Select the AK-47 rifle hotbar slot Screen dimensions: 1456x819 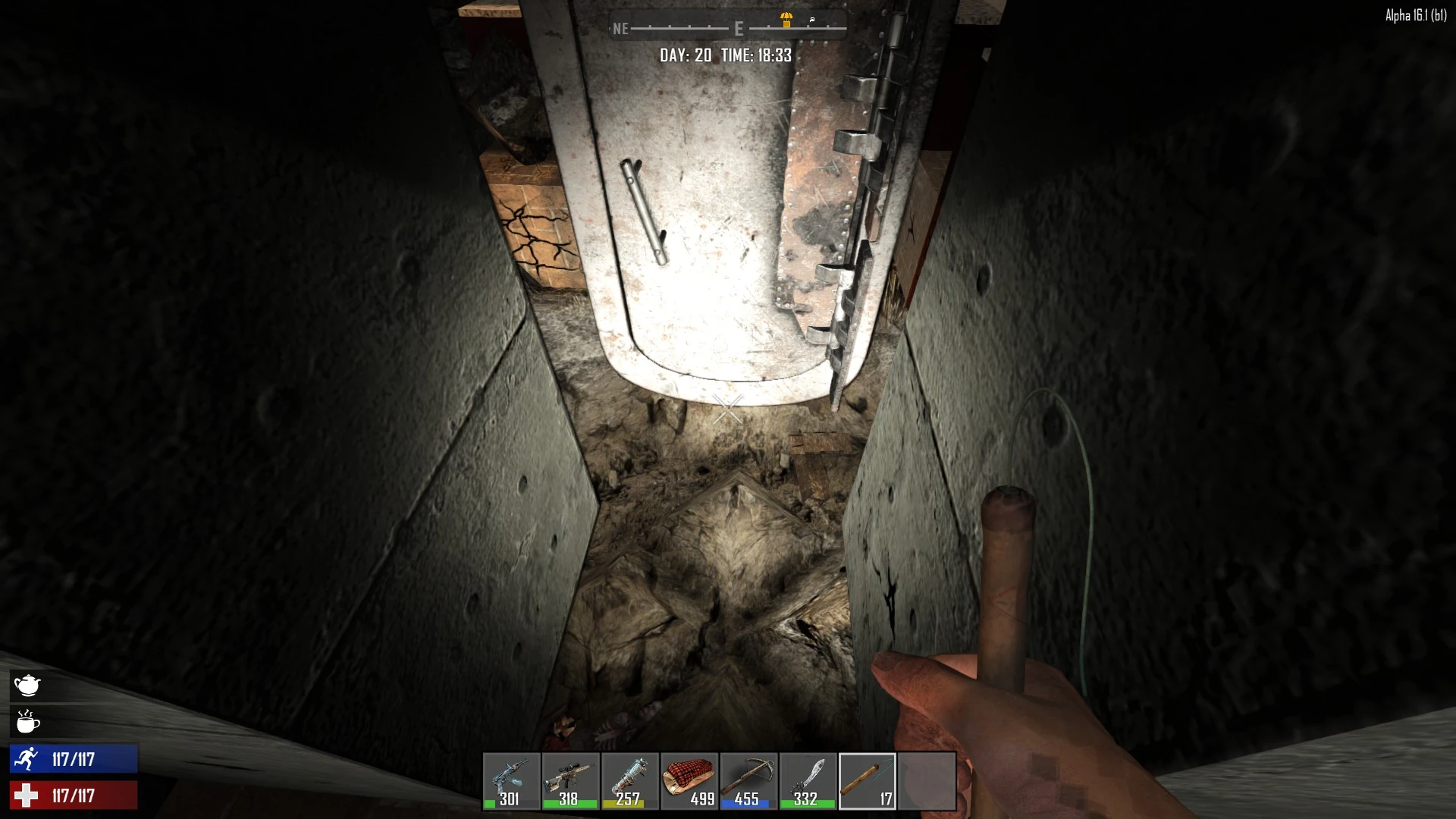click(511, 780)
